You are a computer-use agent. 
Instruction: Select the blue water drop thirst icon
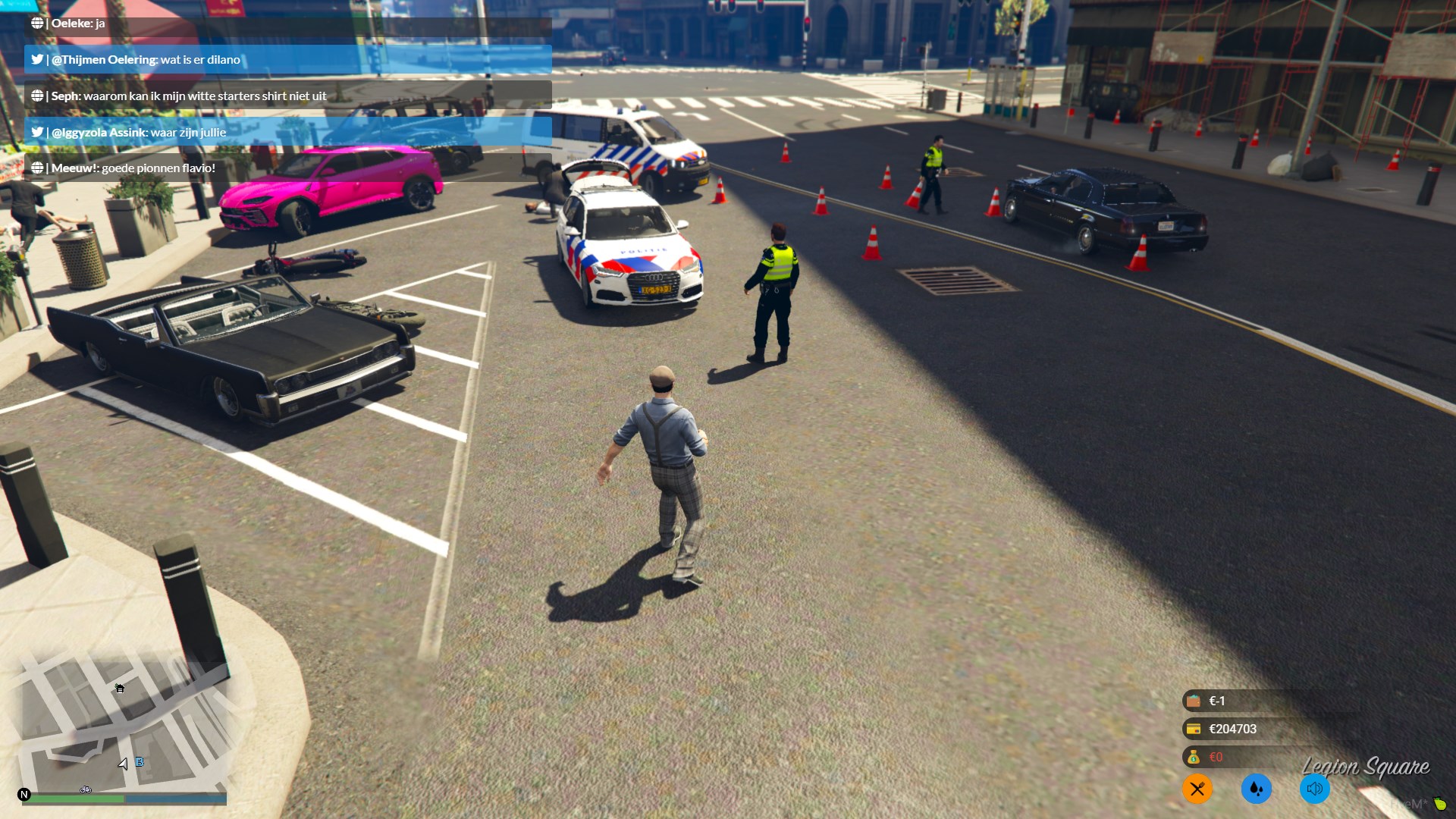[x=1256, y=789]
